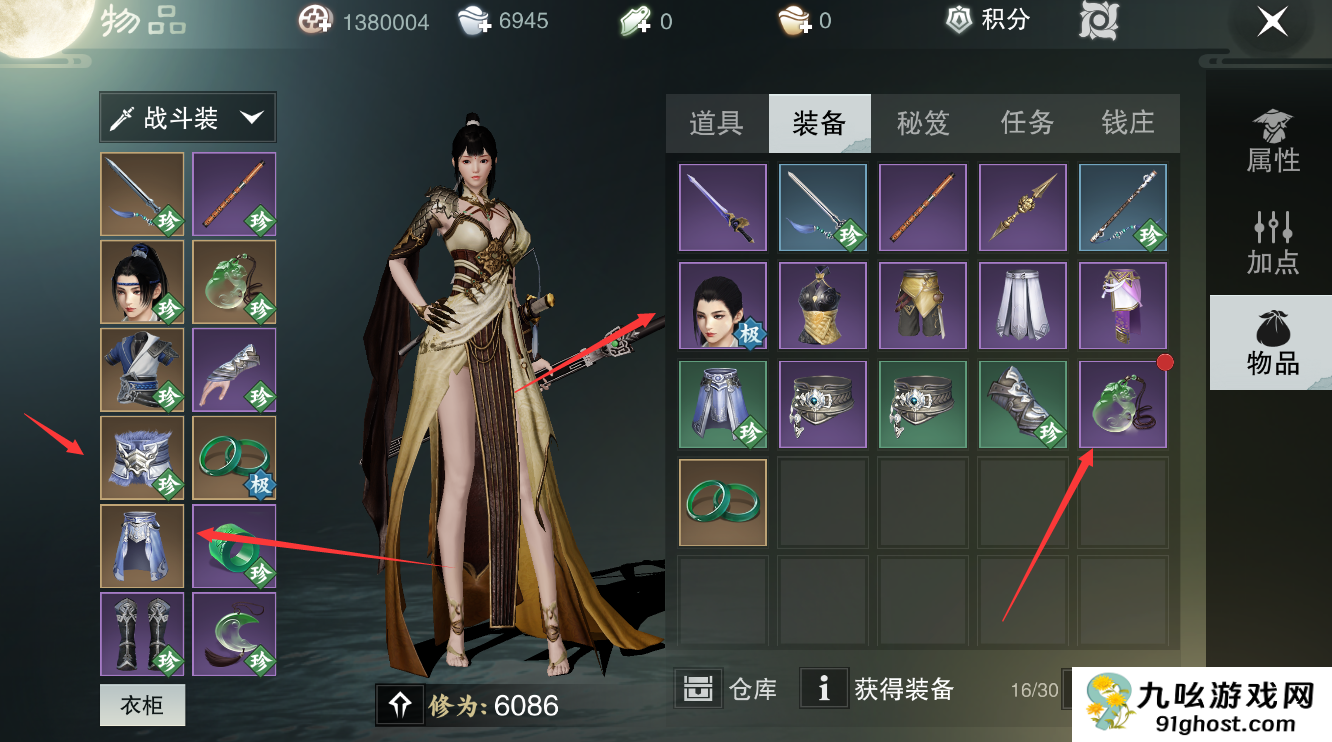Open the 衣柜 wardrobe
This screenshot has width=1332, height=742.
(142, 706)
